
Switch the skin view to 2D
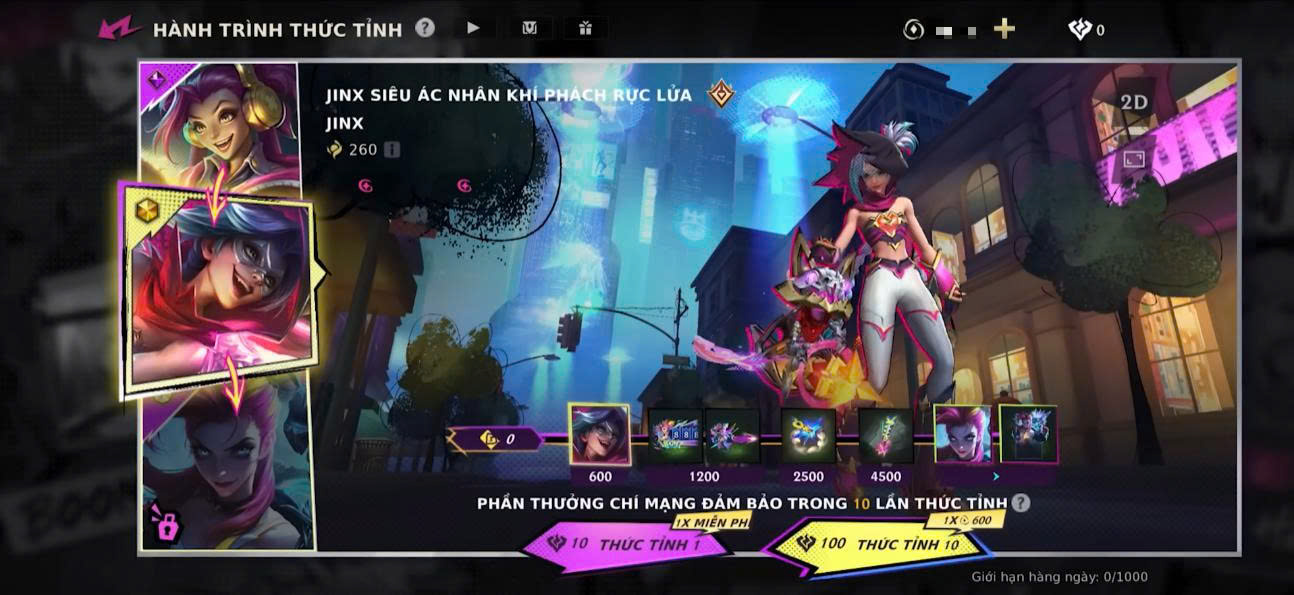(x=1133, y=103)
